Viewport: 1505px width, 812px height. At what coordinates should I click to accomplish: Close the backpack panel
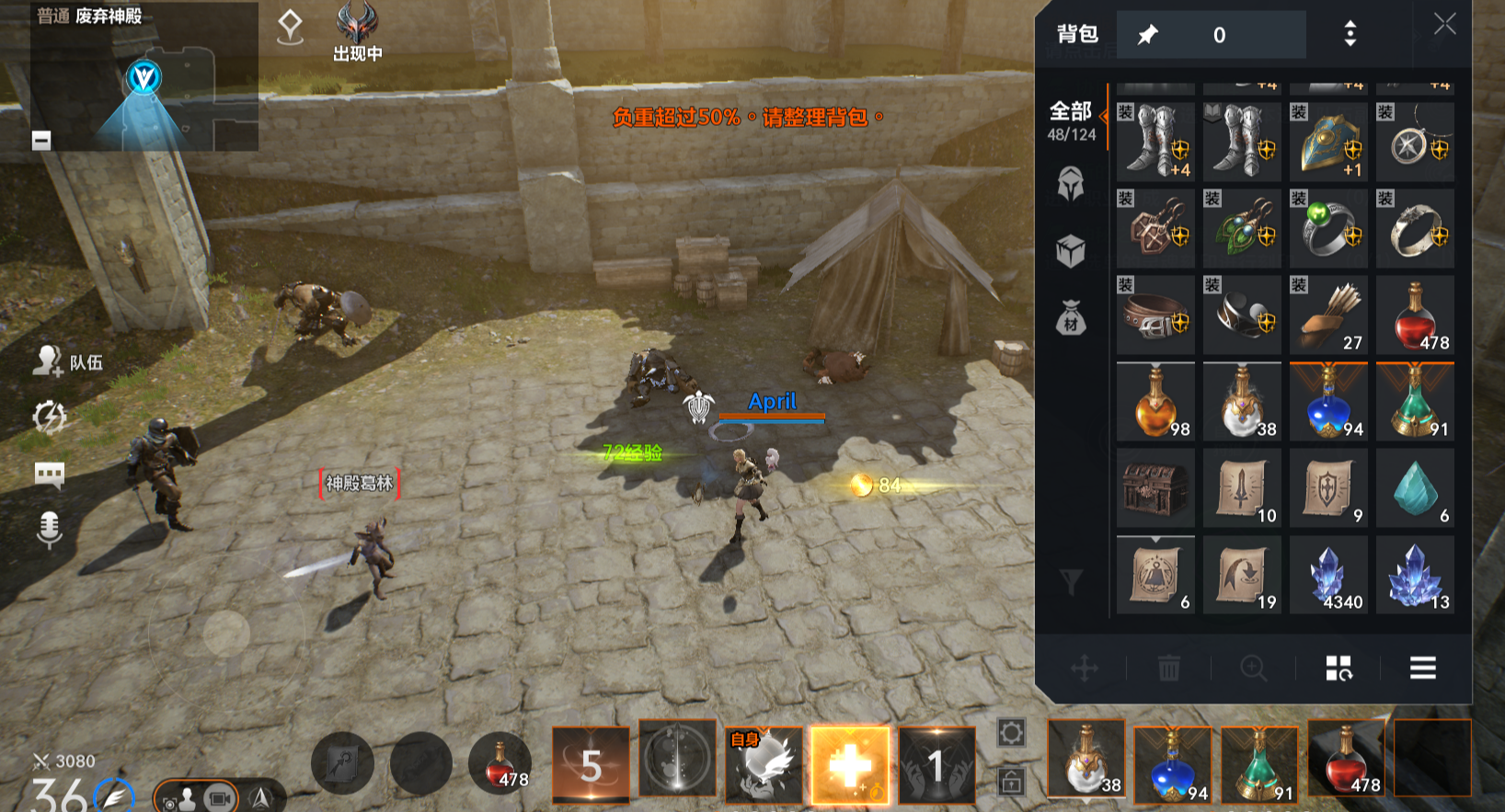(1444, 25)
